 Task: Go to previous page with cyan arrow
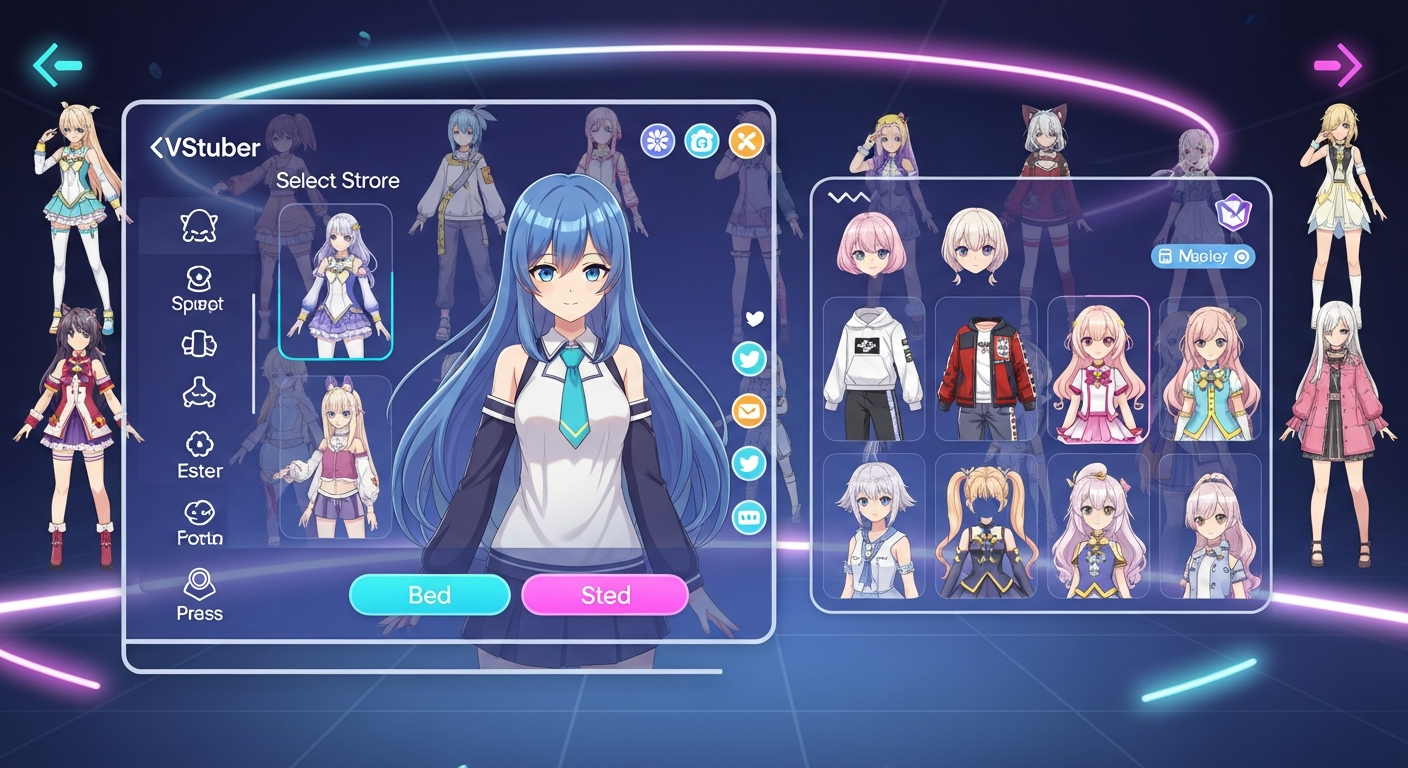57,66
